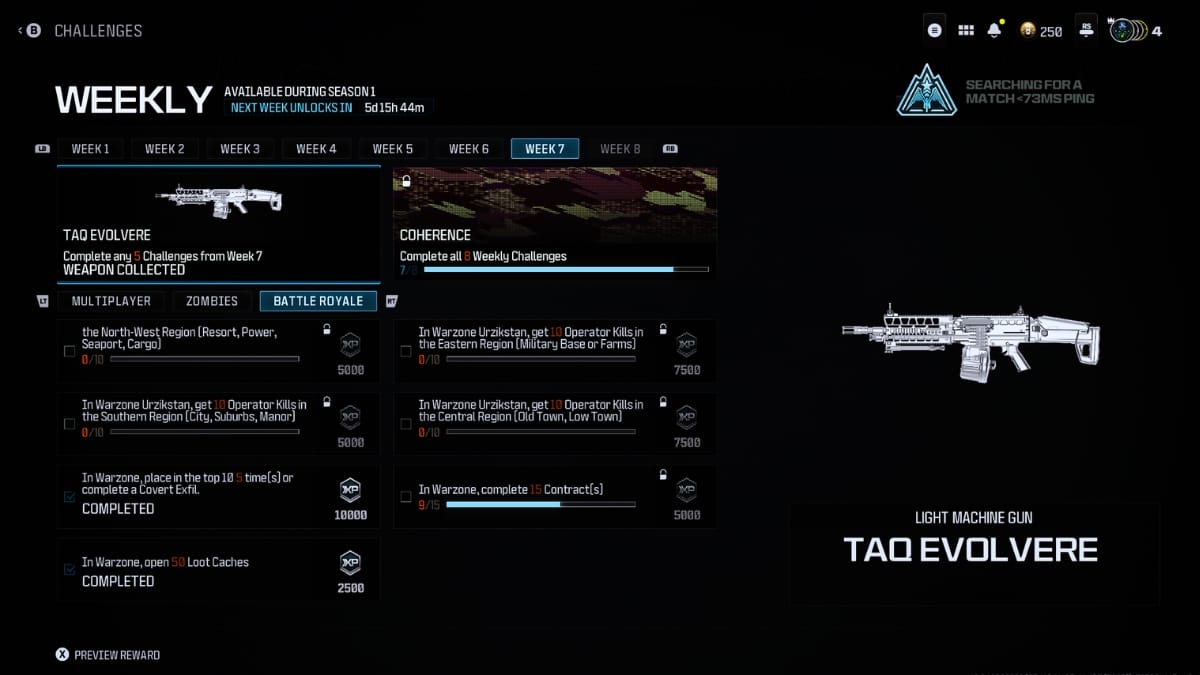The image size is (1200, 675).
Task: Open the complete 15 Contracts challenge
Action: tap(554, 497)
